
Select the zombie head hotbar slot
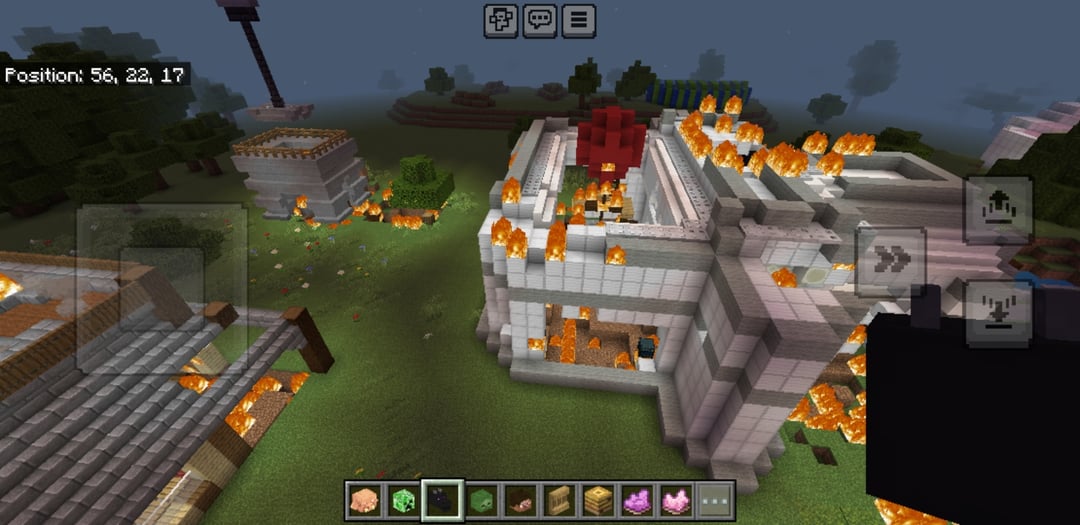click(x=479, y=499)
